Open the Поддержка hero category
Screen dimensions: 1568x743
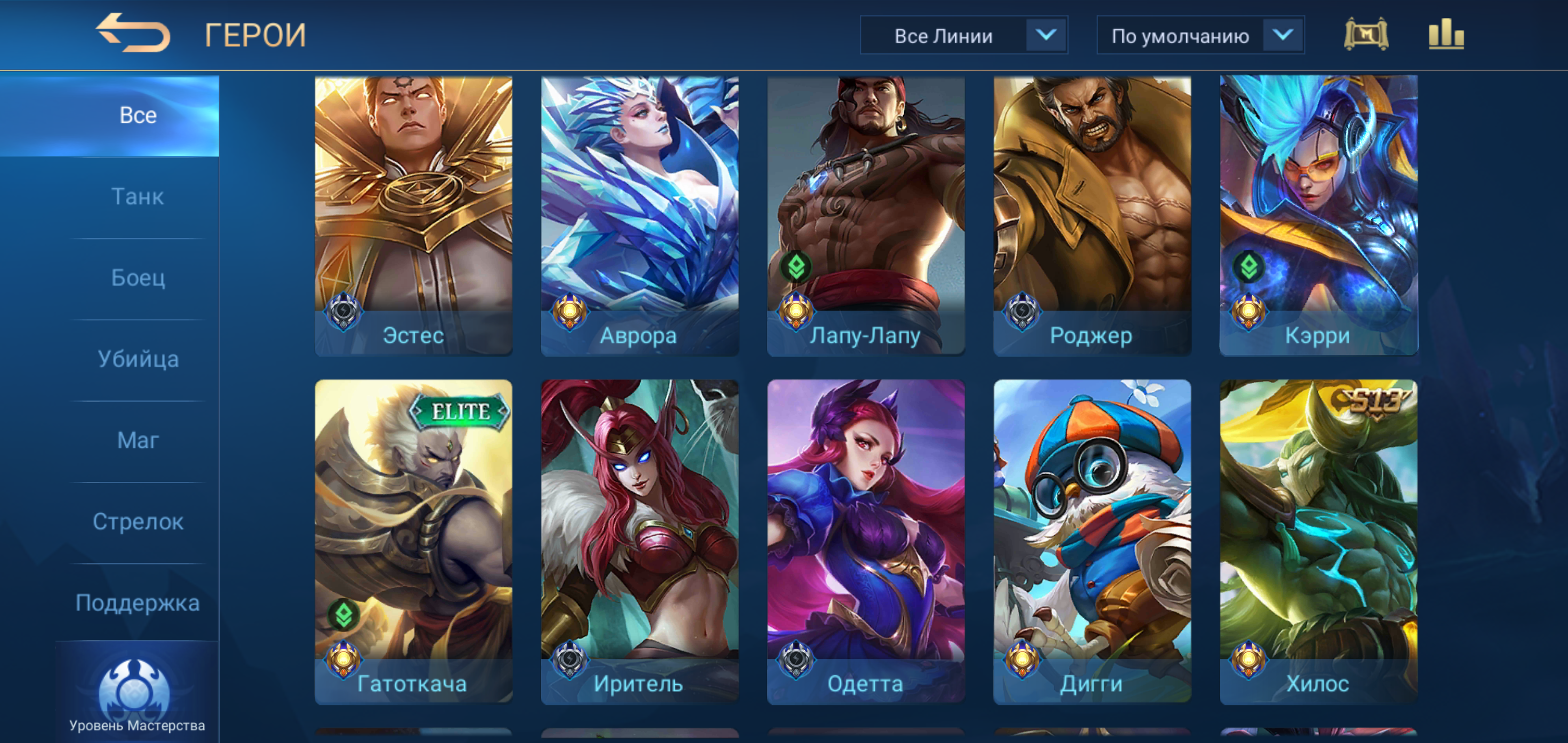tap(138, 602)
